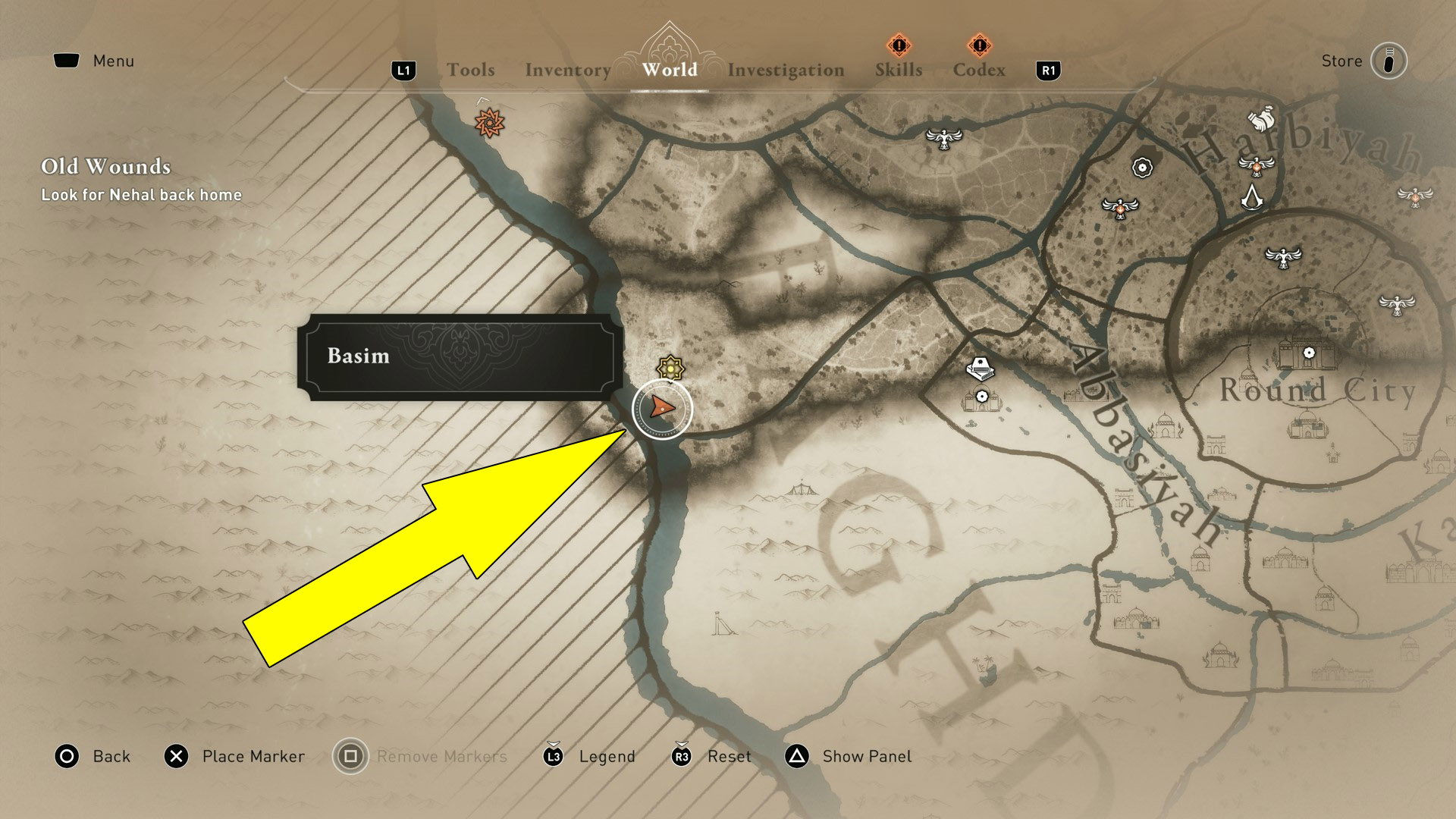
Task: Click the gear shop flower icon in Harbiyah
Action: tap(1141, 167)
